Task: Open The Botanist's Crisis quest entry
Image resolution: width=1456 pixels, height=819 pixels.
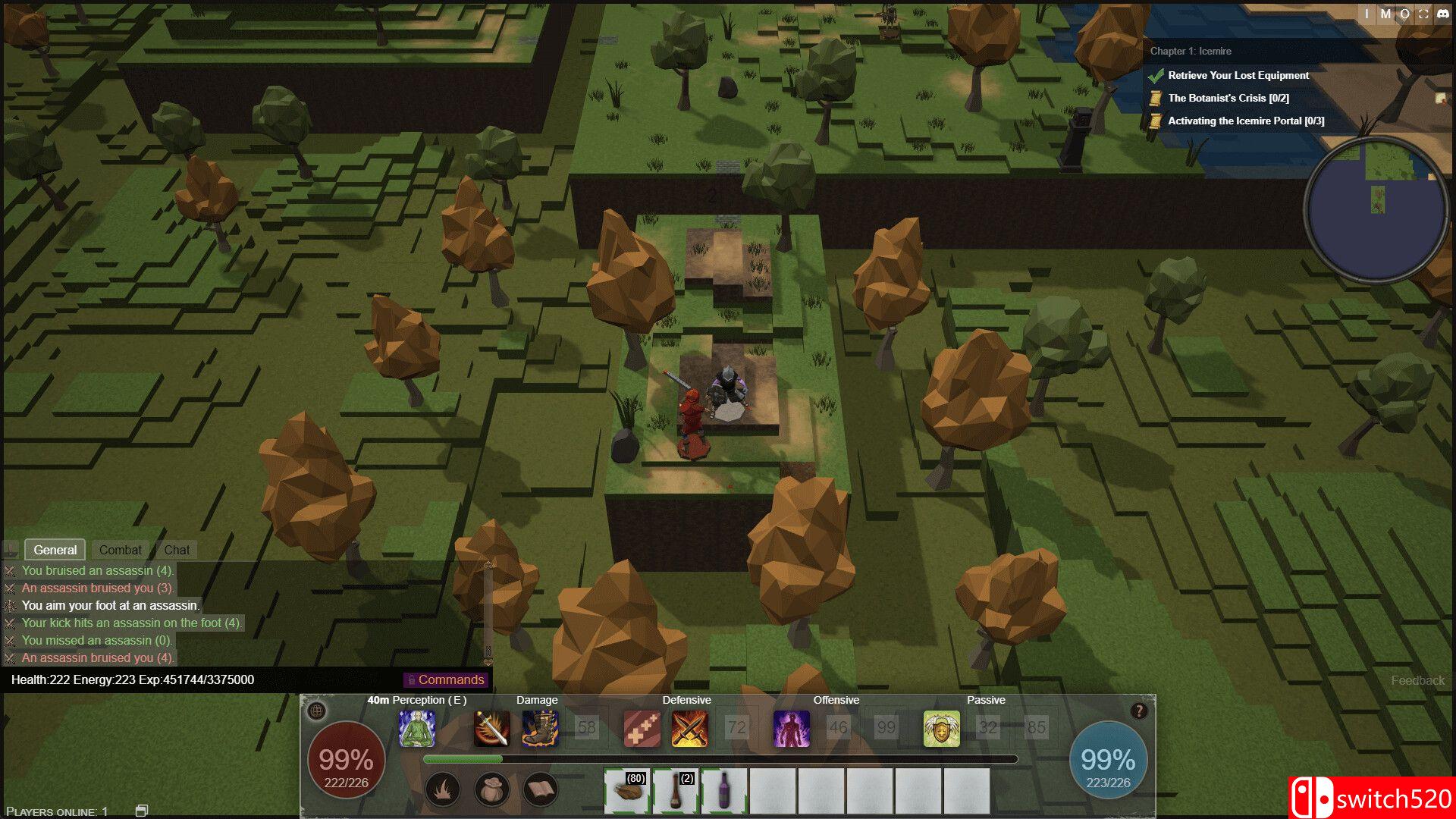Action: point(1228,98)
